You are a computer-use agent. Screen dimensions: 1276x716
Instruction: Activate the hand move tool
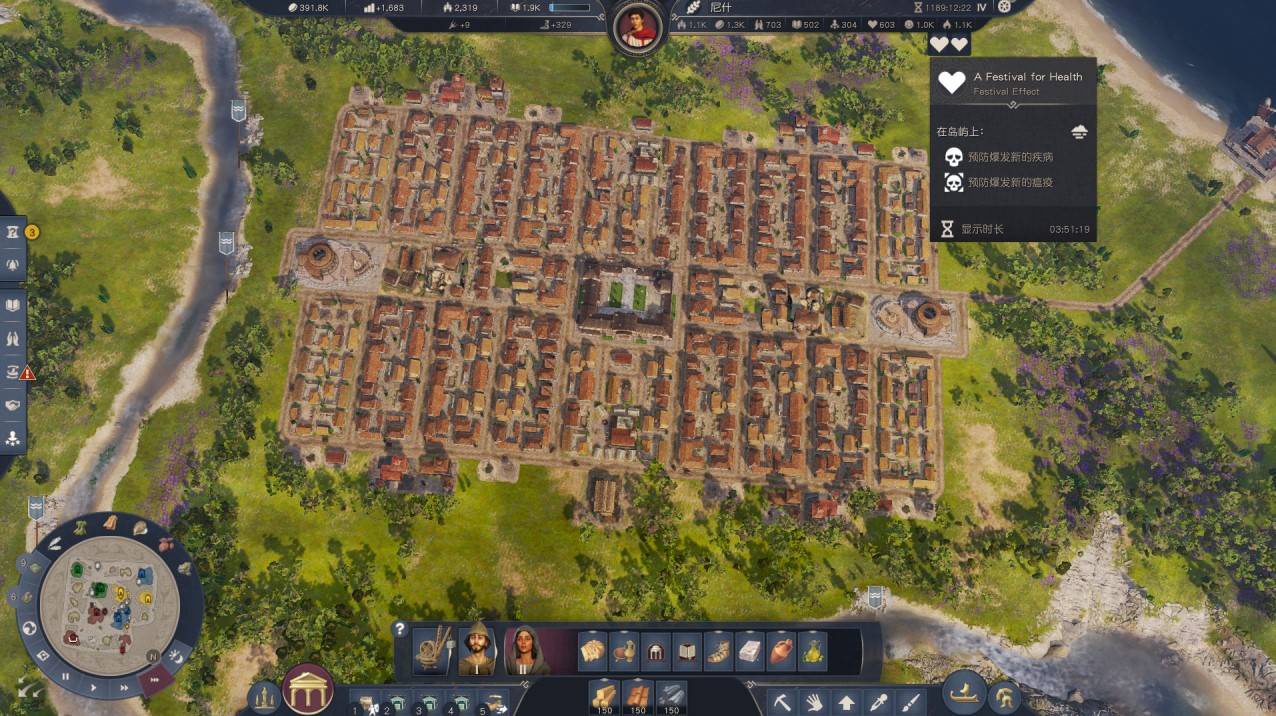click(x=814, y=701)
